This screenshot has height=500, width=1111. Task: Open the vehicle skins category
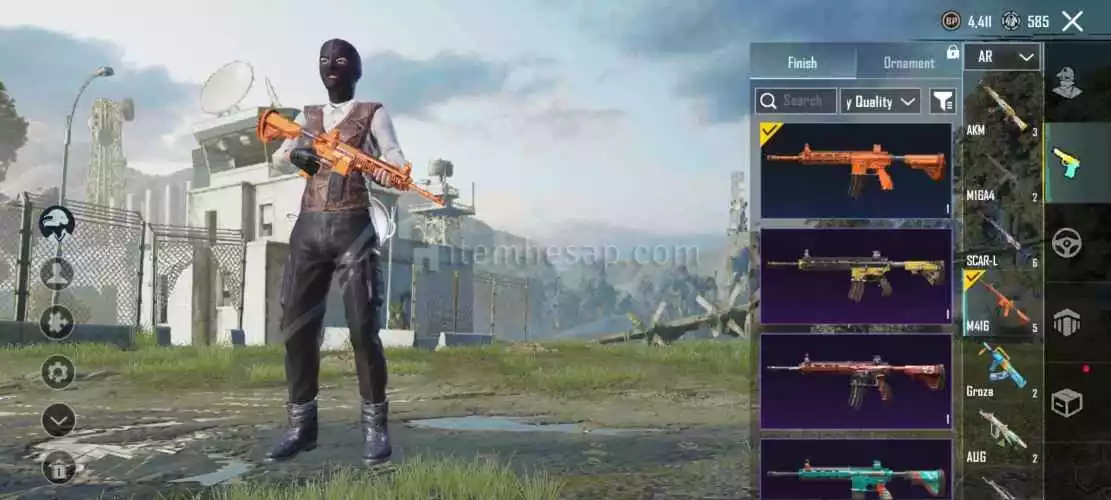tap(1068, 243)
